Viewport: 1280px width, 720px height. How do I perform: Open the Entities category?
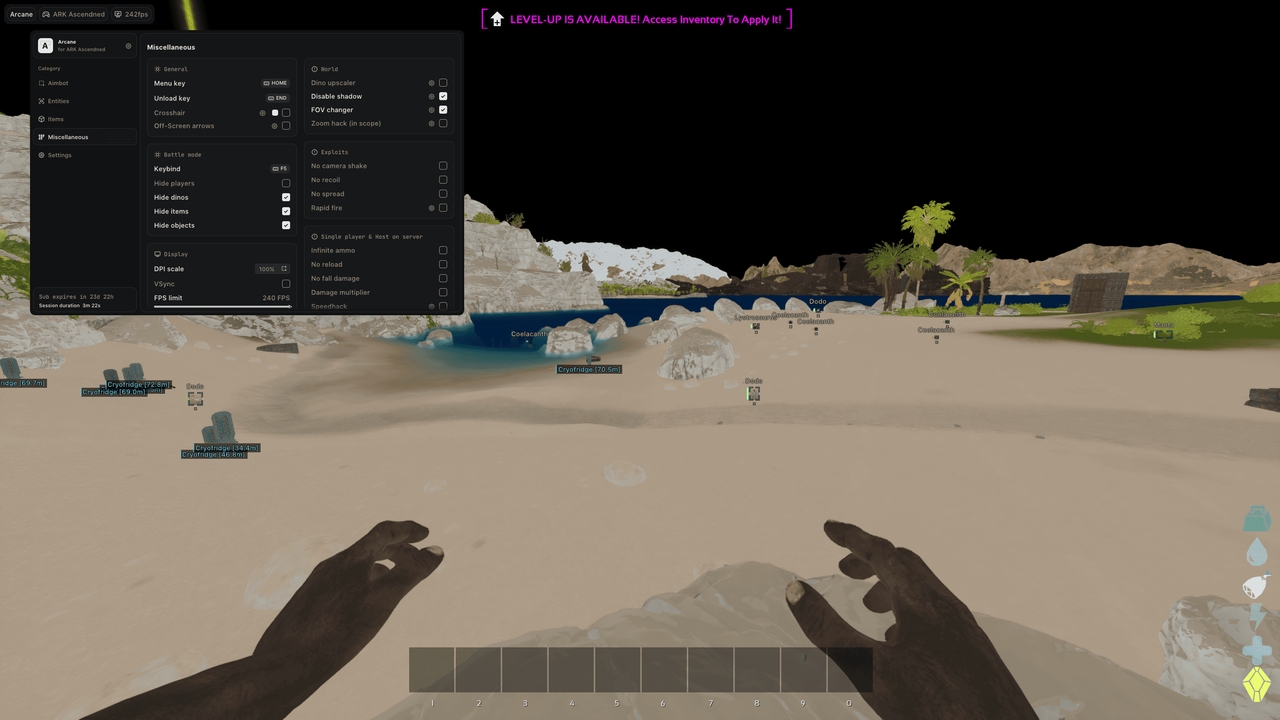(57, 101)
